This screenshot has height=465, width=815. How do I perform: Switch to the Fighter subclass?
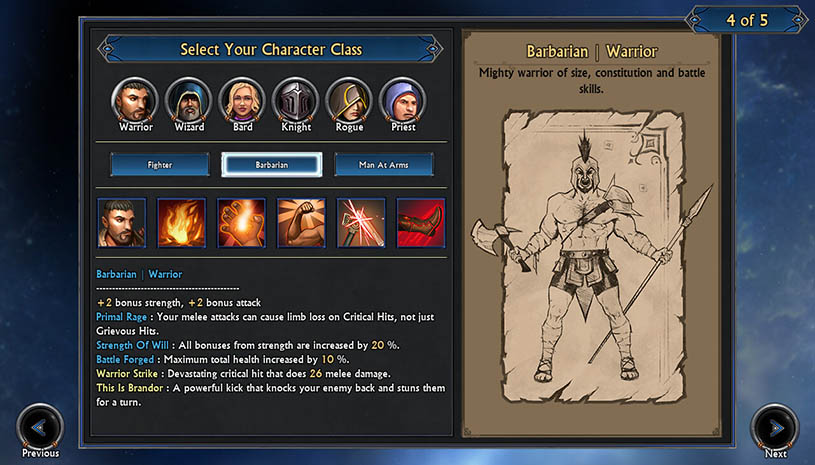click(x=160, y=164)
